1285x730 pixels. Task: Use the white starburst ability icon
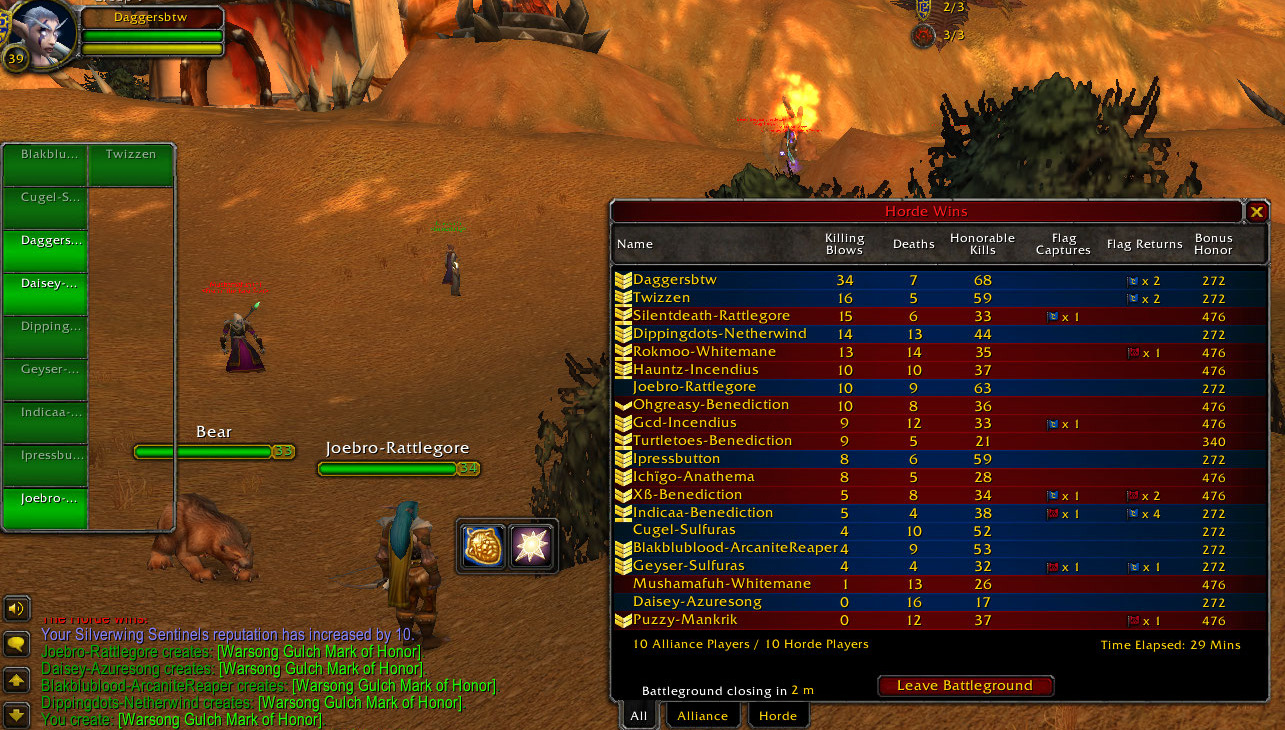click(x=531, y=545)
